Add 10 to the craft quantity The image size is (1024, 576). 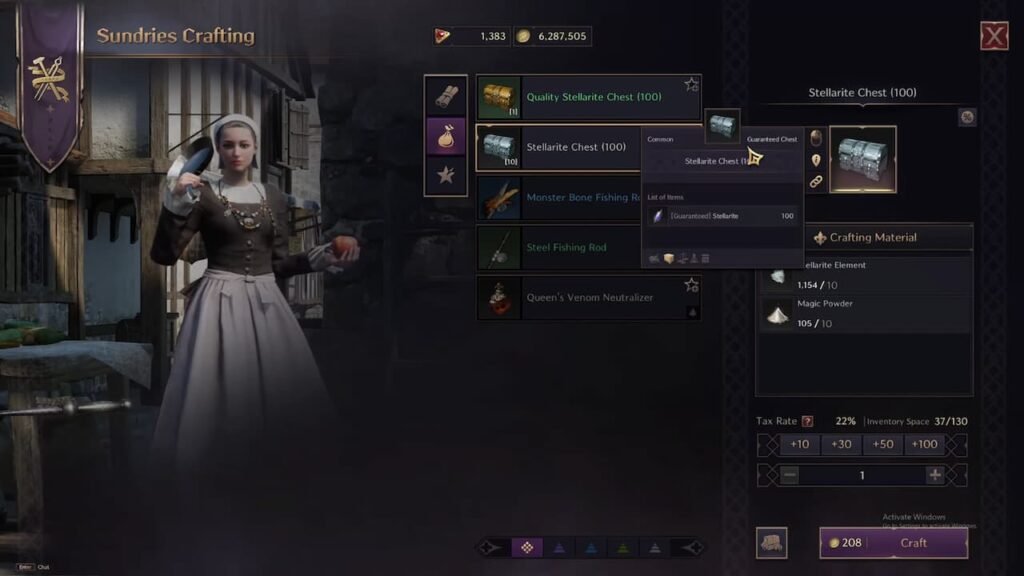800,445
